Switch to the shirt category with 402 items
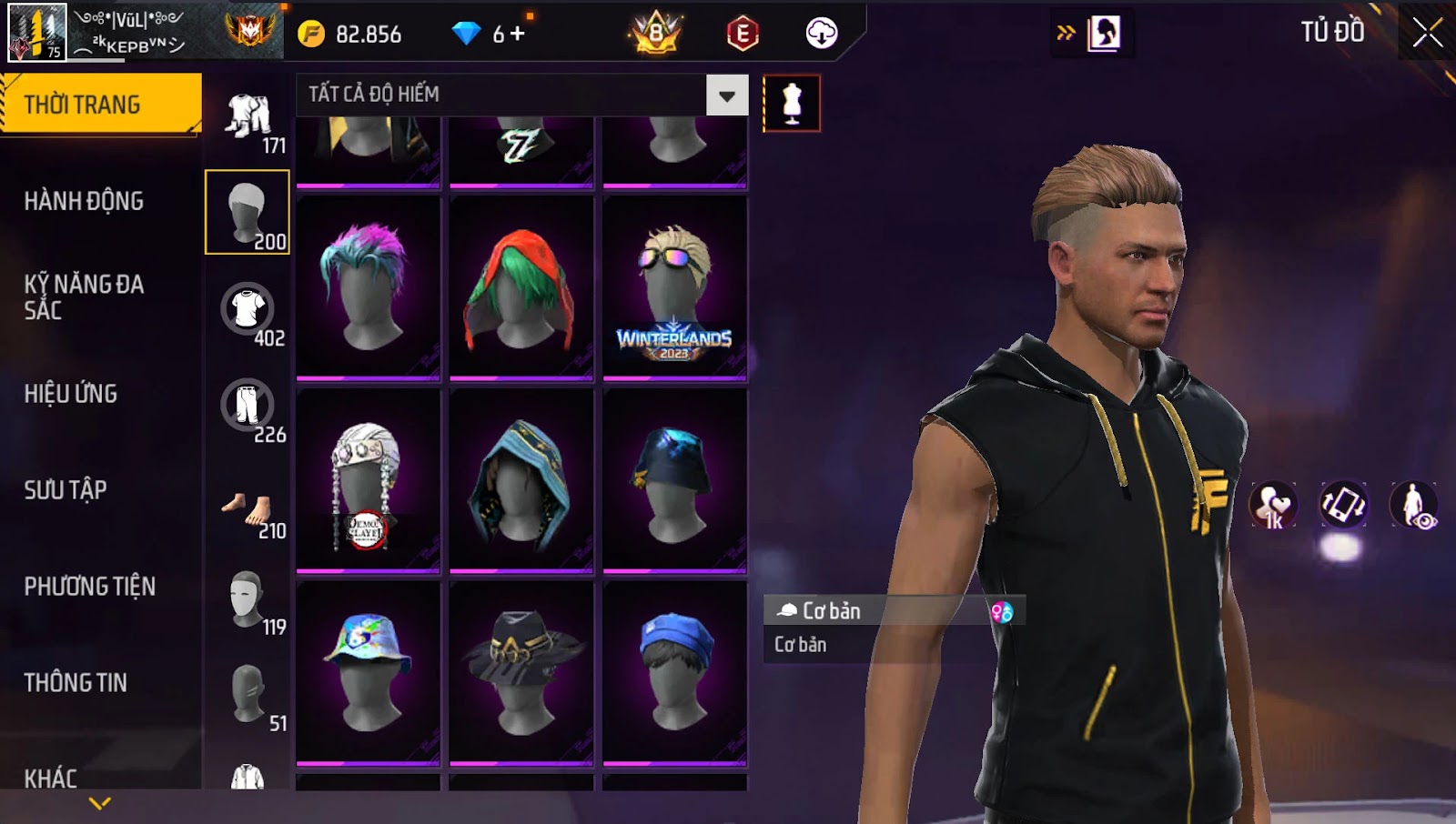 click(248, 310)
